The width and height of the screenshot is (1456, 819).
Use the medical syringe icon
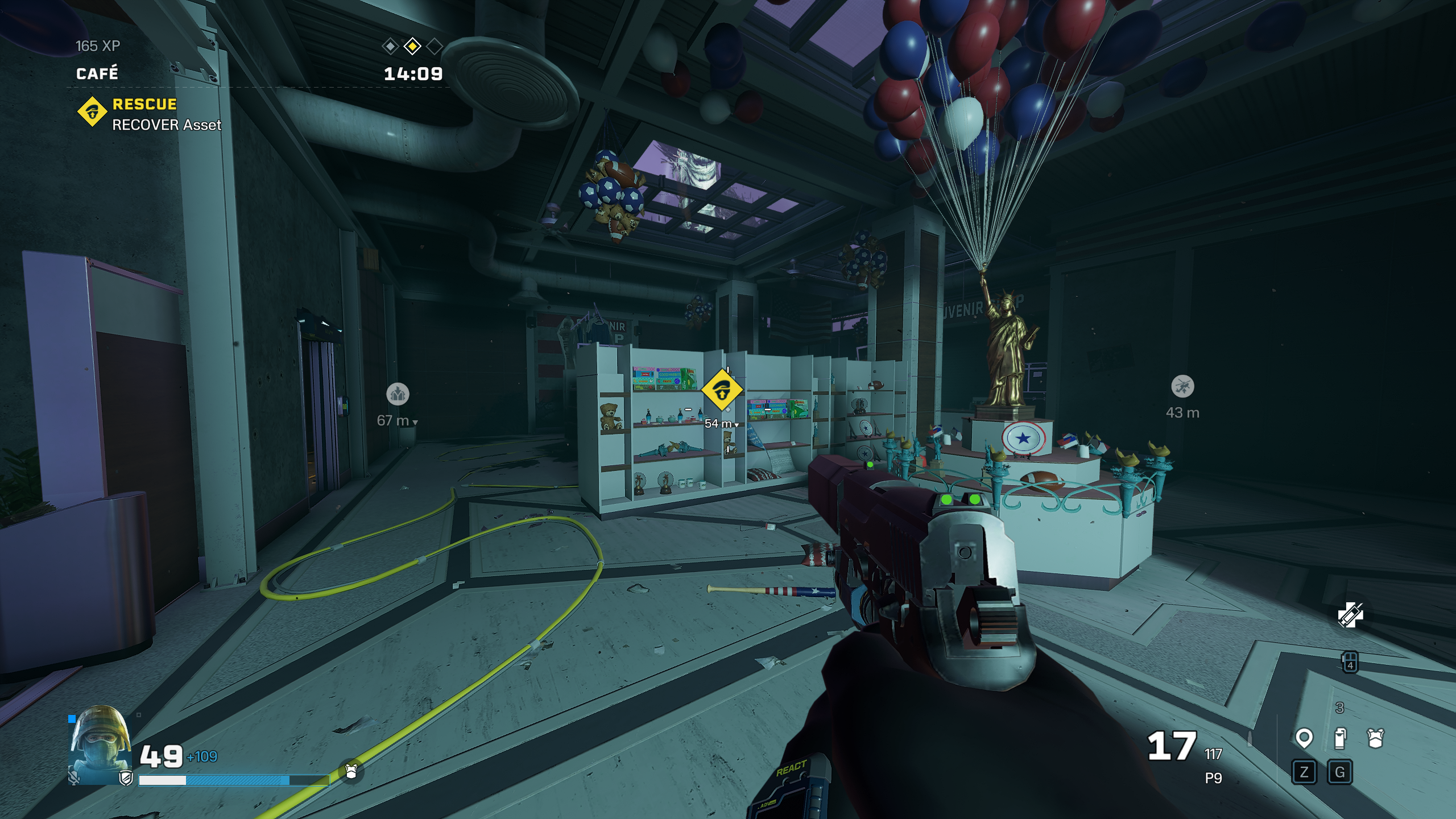point(1350,615)
